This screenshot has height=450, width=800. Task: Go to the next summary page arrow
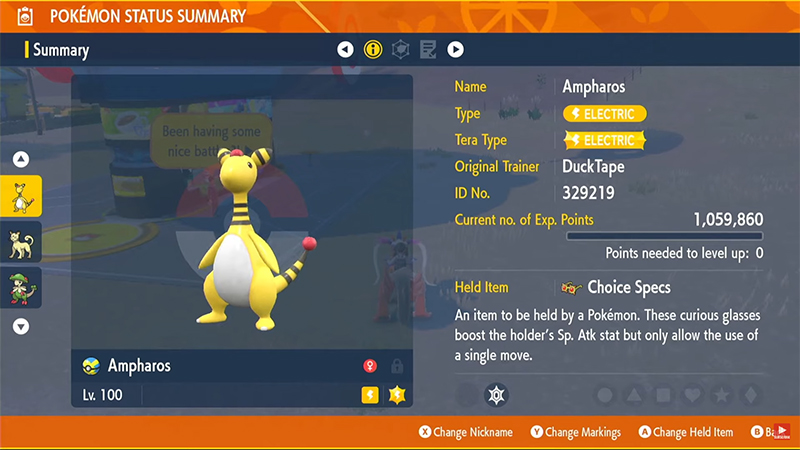455,49
